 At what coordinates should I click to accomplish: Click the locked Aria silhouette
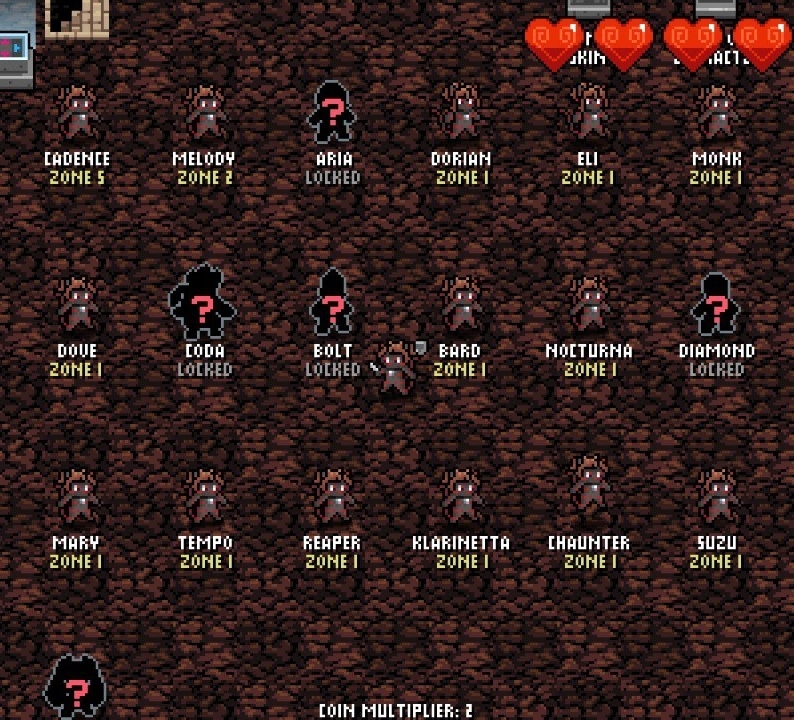tap(332, 113)
